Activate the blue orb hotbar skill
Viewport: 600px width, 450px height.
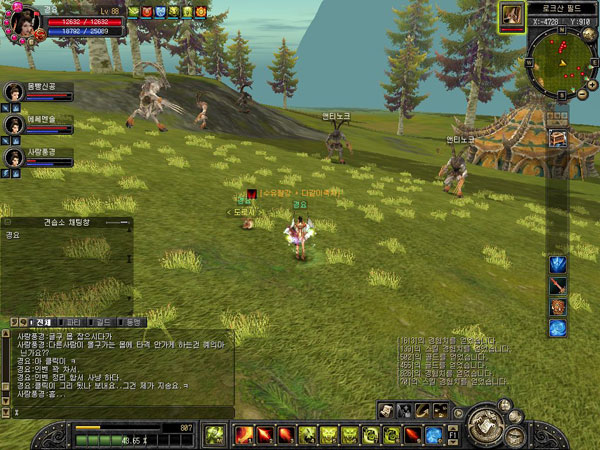pyautogui.click(x=433, y=435)
